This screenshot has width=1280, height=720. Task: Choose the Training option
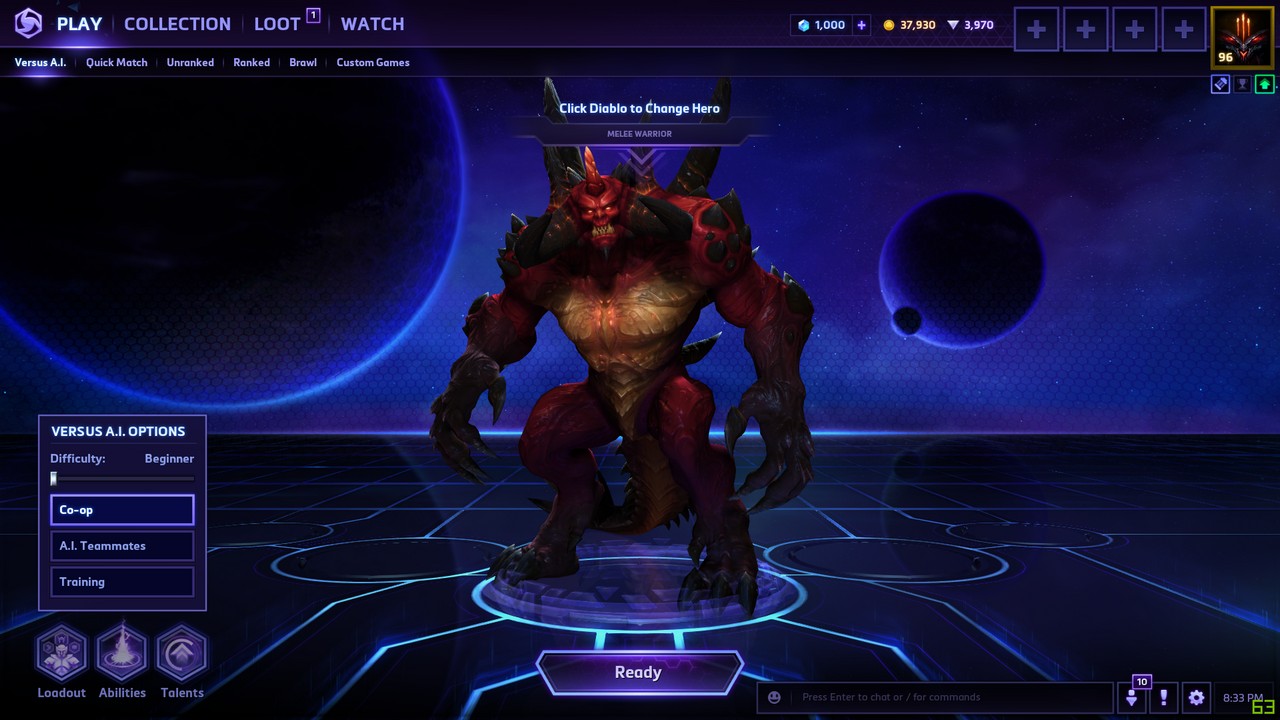[122, 582]
